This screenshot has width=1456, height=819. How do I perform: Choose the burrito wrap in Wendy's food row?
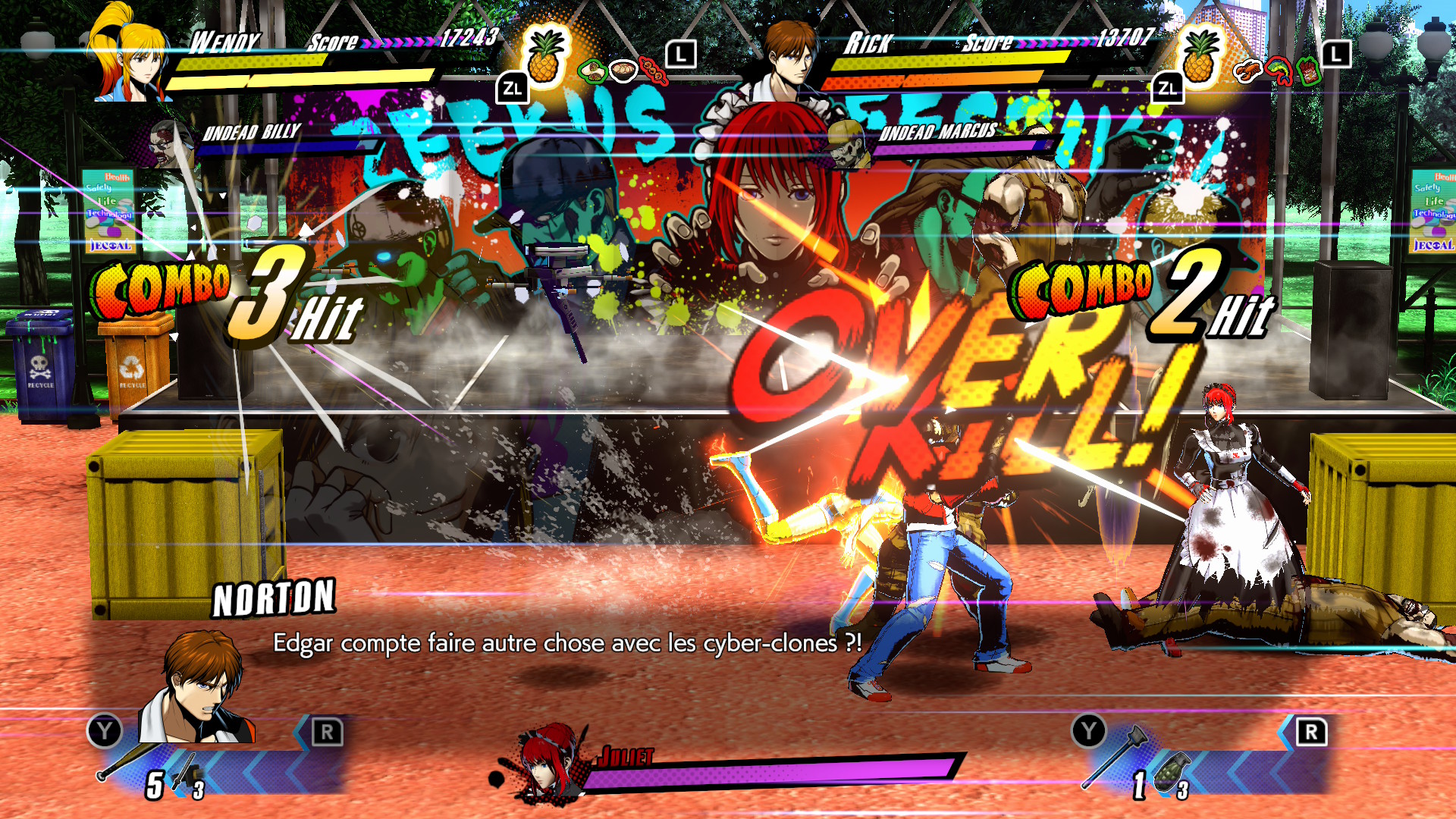tap(591, 71)
